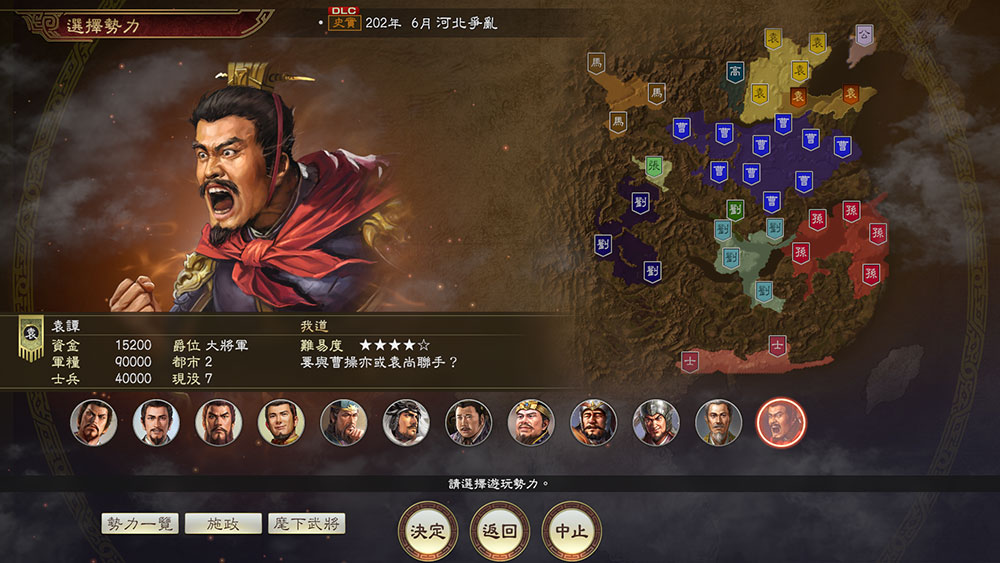Show the 麾下武將 officer list
1000x563 pixels.
point(306,524)
